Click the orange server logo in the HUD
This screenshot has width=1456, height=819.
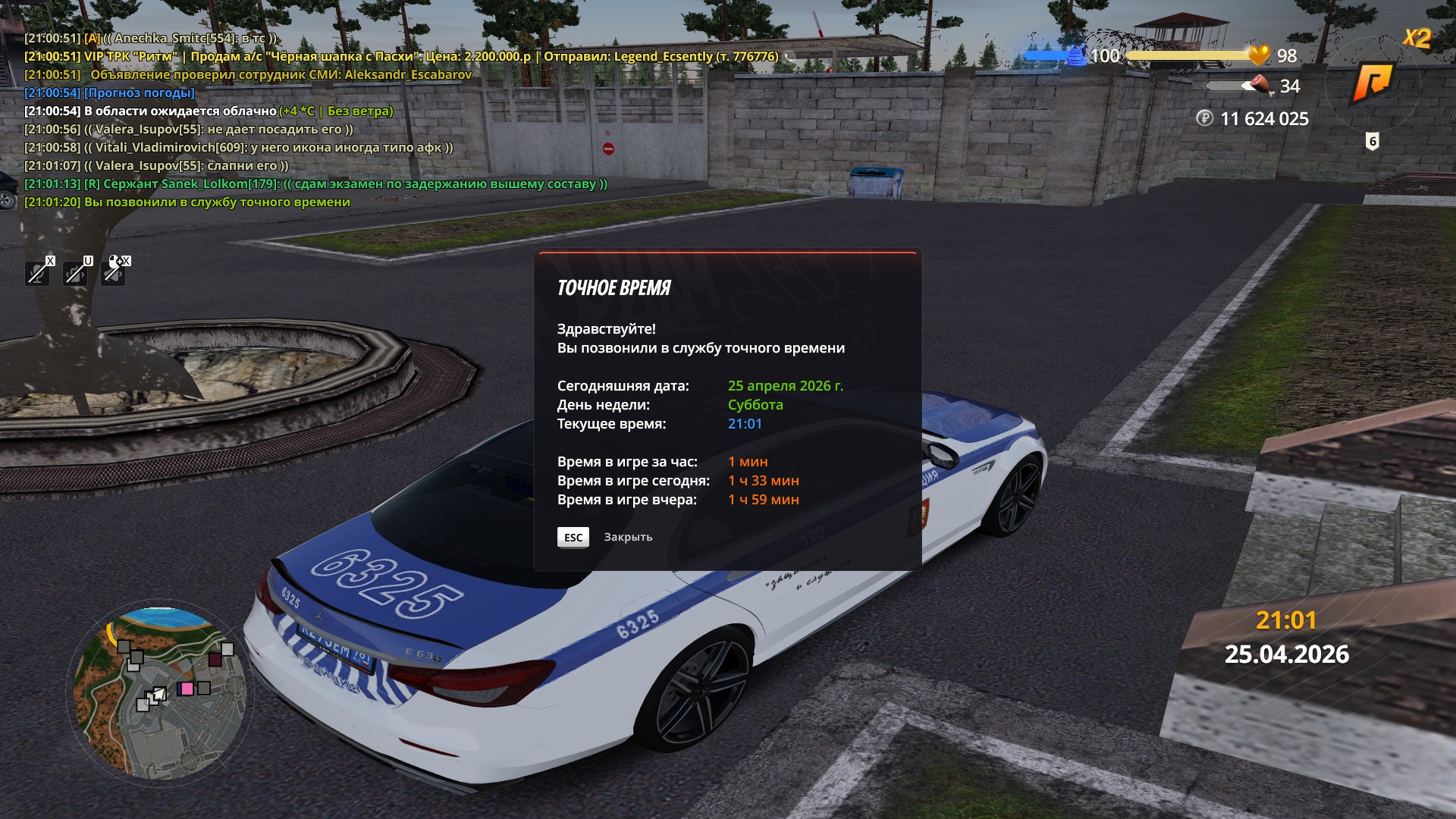point(1373,83)
